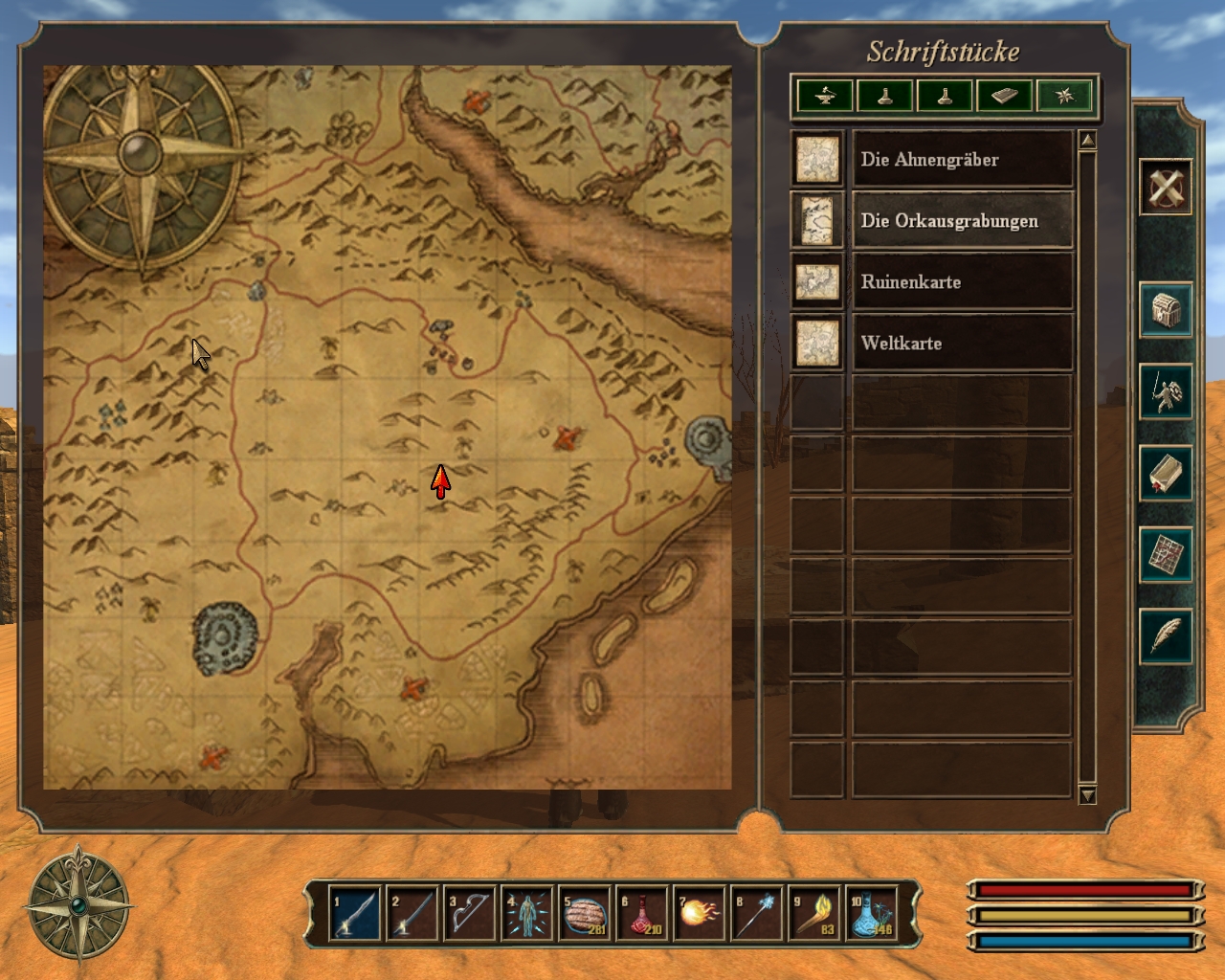Open the treasure chest inventory tab
Image resolution: width=1225 pixels, height=980 pixels.
1165,310
